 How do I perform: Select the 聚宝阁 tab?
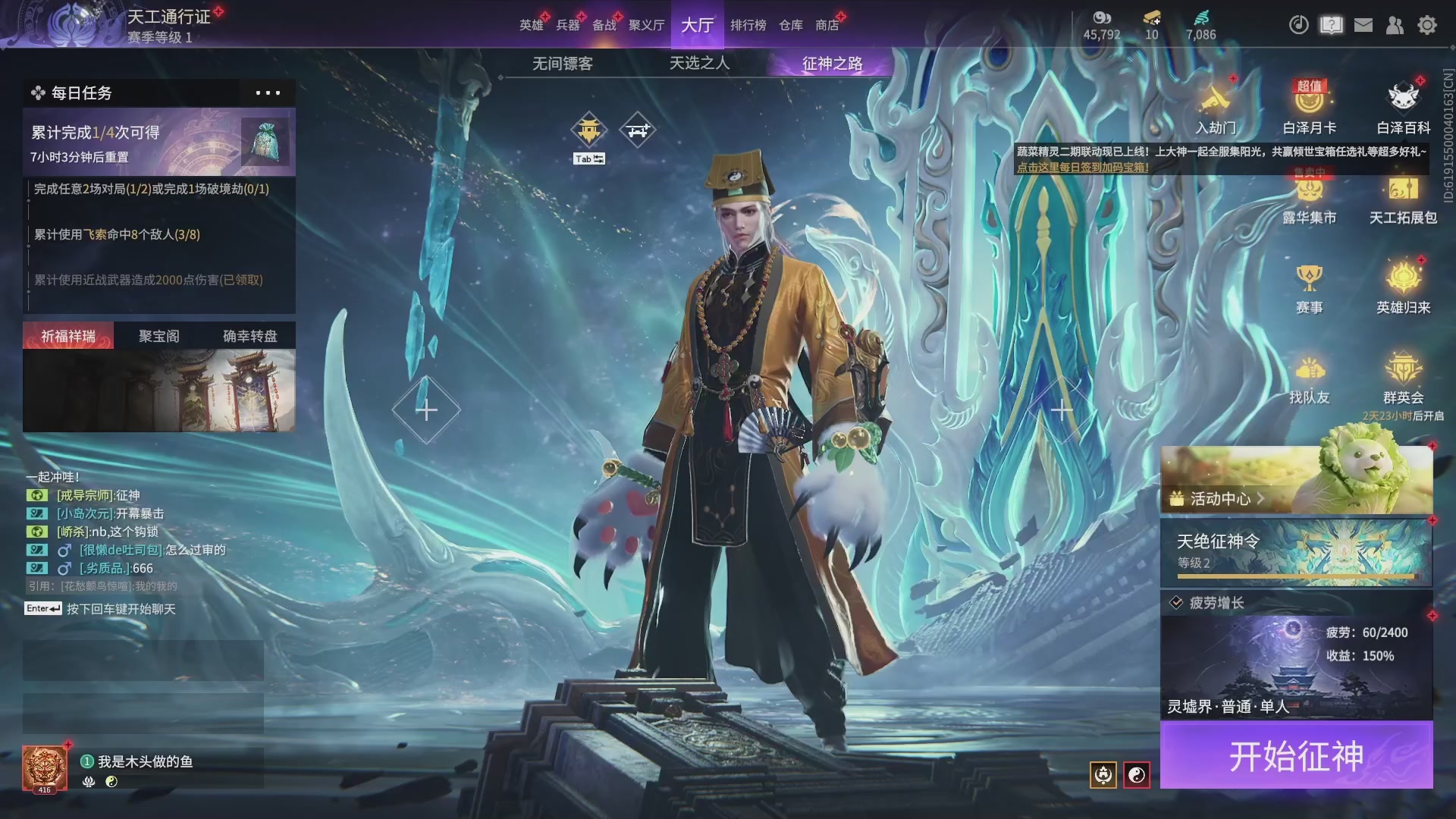[x=158, y=336]
